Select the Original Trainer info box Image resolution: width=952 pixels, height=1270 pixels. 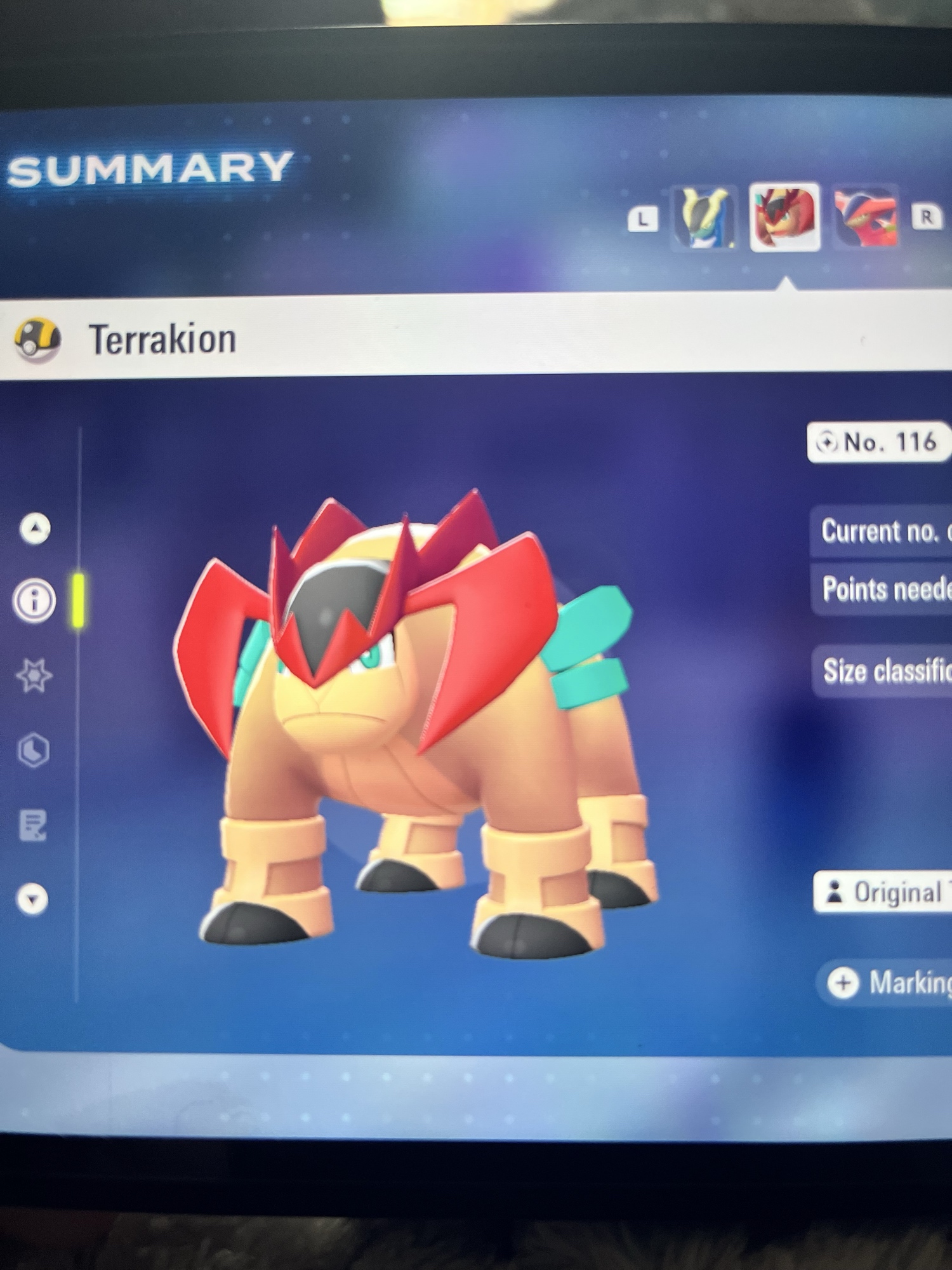[883, 892]
